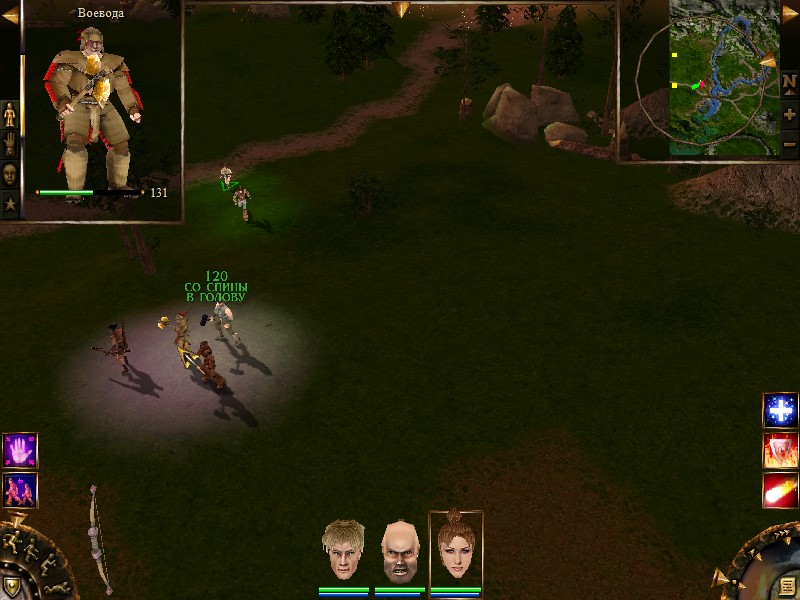The width and height of the screenshot is (800, 600).
Task: Open the star tab on the target panel
Action: coord(10,204)
